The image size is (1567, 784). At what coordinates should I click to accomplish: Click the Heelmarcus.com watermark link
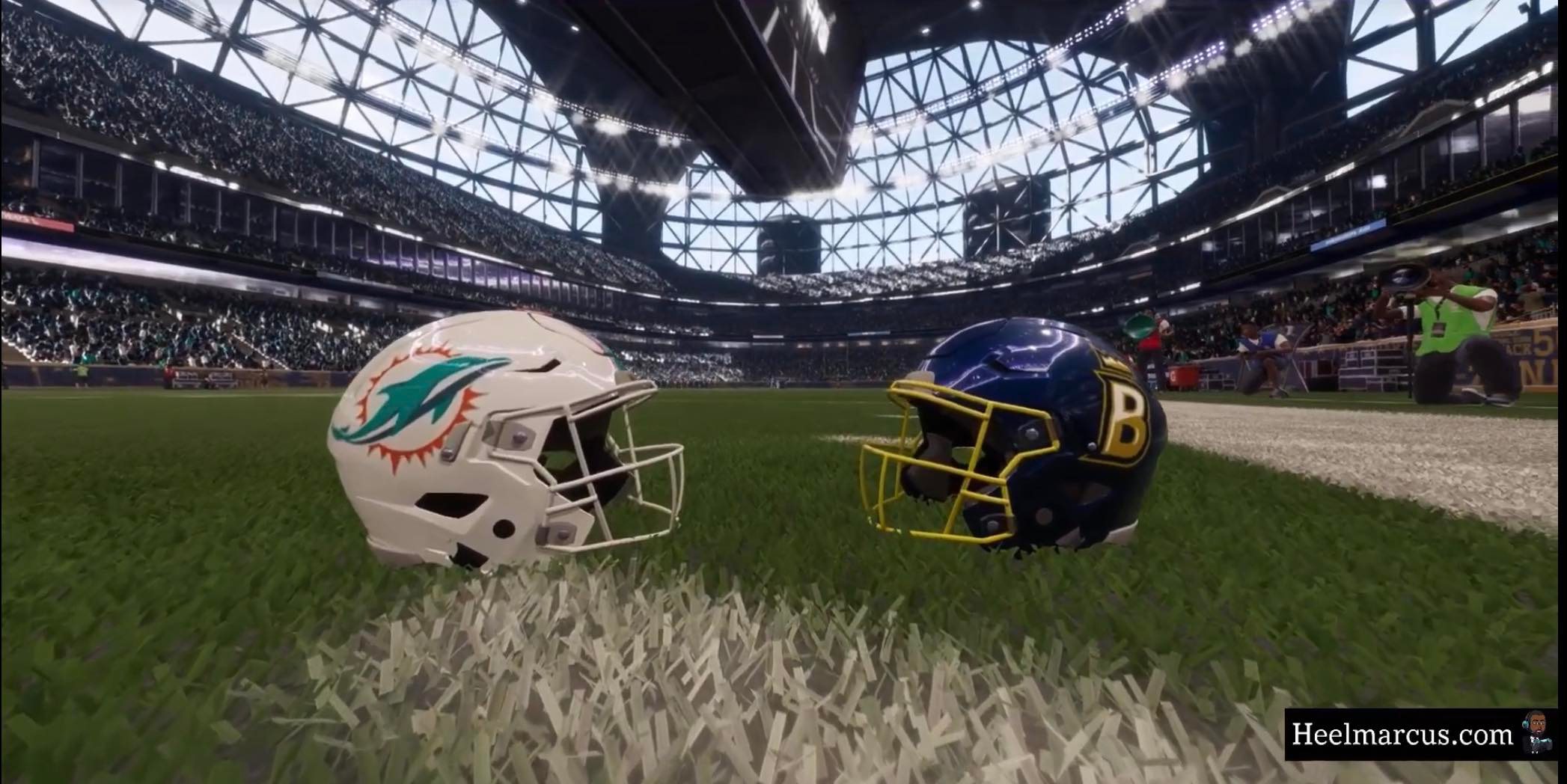coord(1402,735)
